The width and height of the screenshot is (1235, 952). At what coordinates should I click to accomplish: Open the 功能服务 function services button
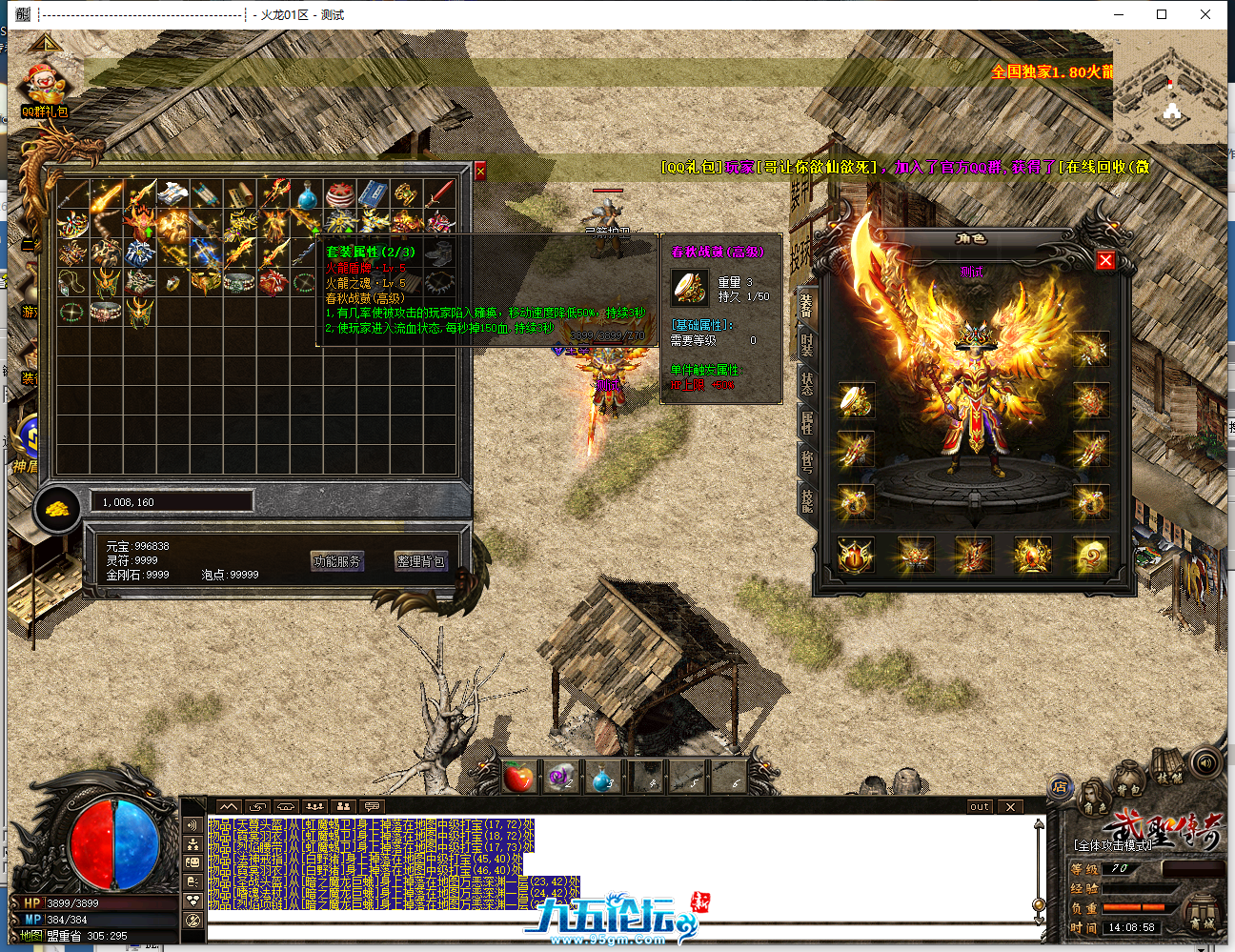pos(337,561)
